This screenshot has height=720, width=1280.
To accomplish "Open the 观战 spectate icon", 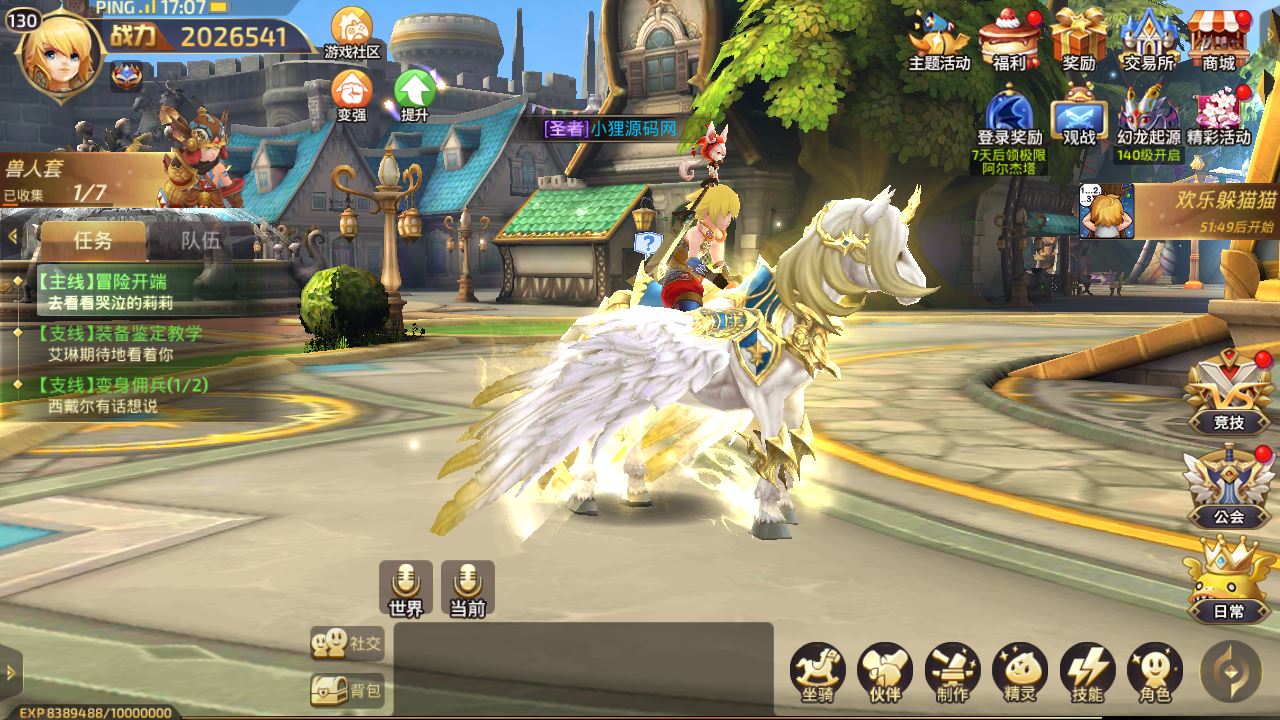I will coord(1079,116).
